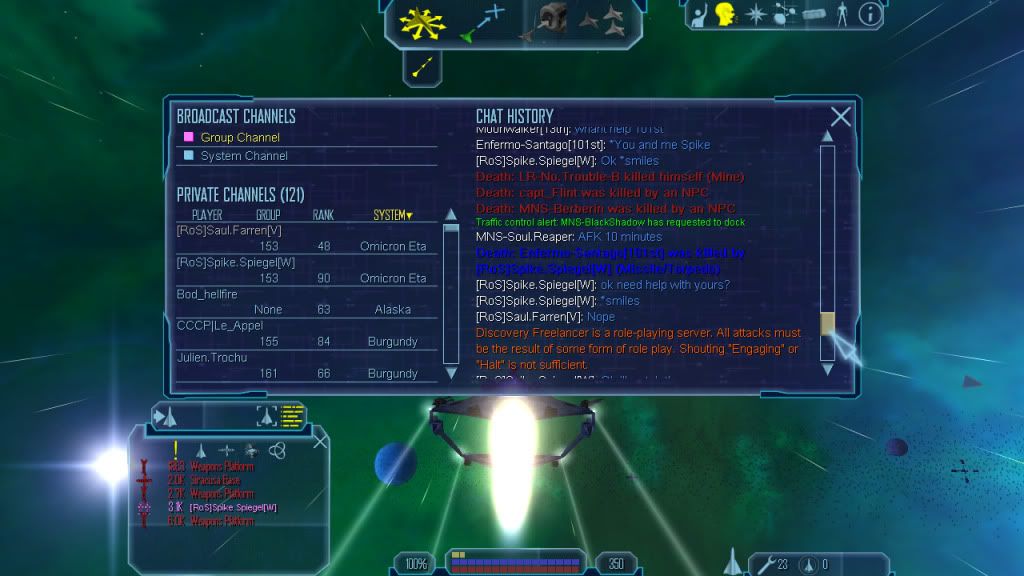Close the contact list panel
The height and width of the screenshot is (576, 1024).
(320, 440)
